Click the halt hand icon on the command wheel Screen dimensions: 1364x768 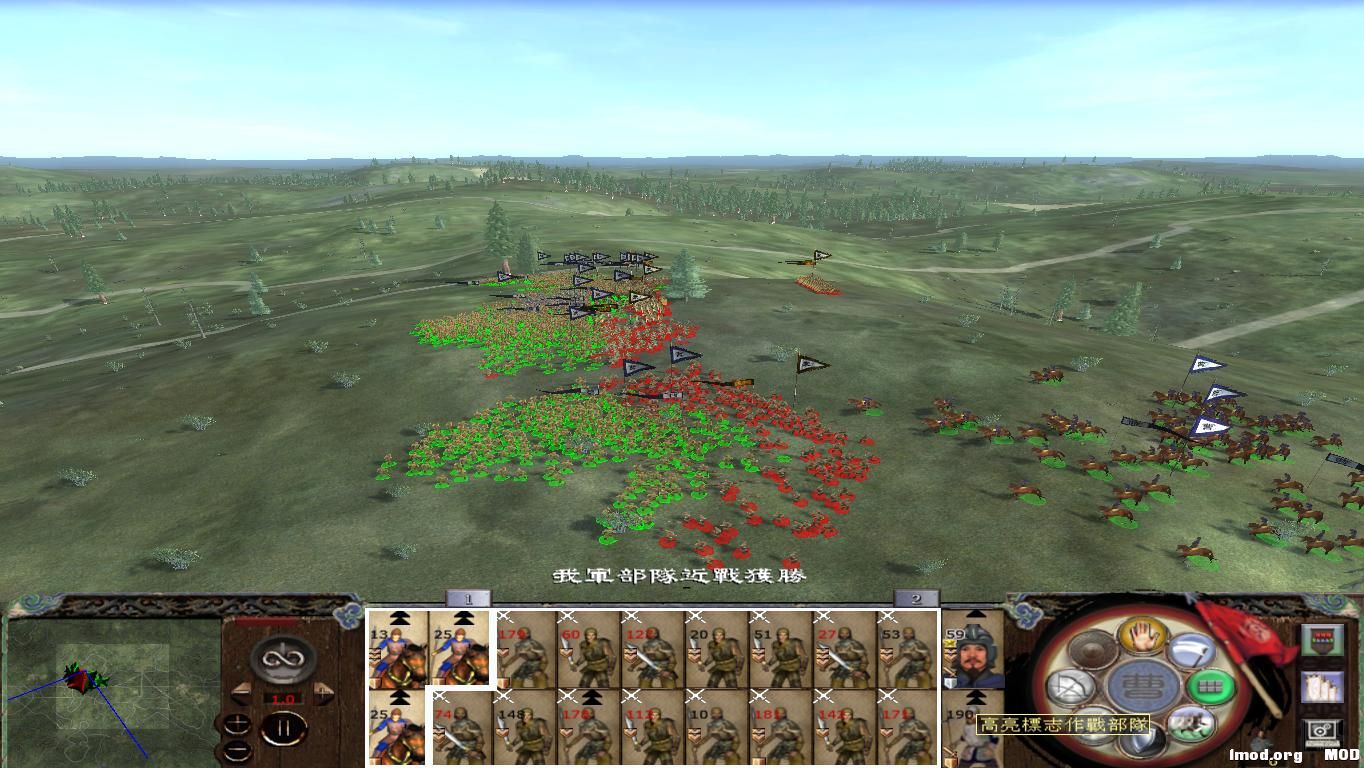click(x=1141, y=637)
